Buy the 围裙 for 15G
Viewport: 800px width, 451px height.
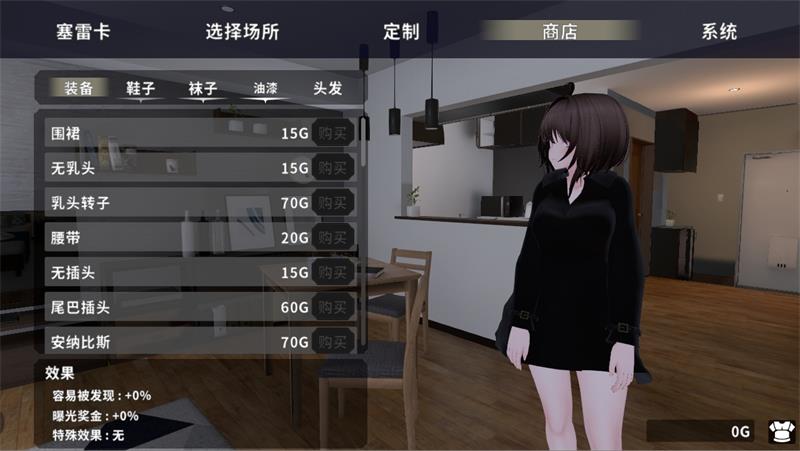[333, 133]
